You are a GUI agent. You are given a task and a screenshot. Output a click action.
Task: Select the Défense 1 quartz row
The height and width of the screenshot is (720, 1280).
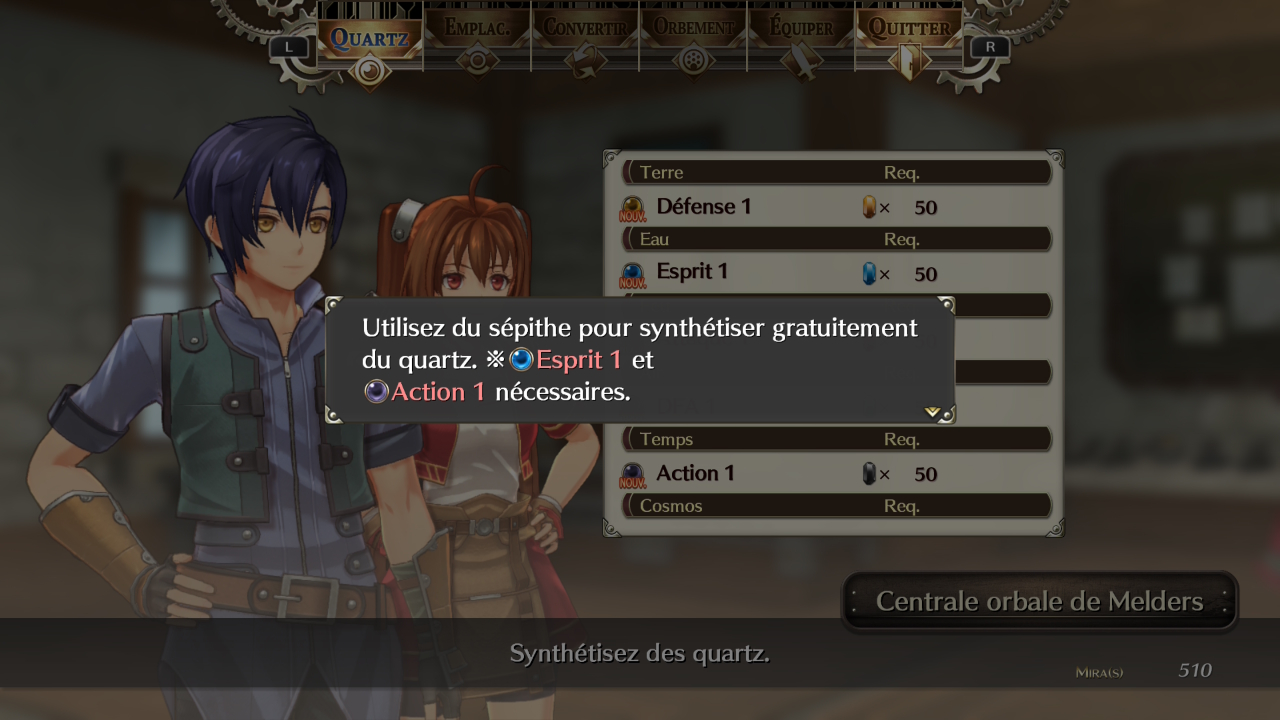(835, 207)
